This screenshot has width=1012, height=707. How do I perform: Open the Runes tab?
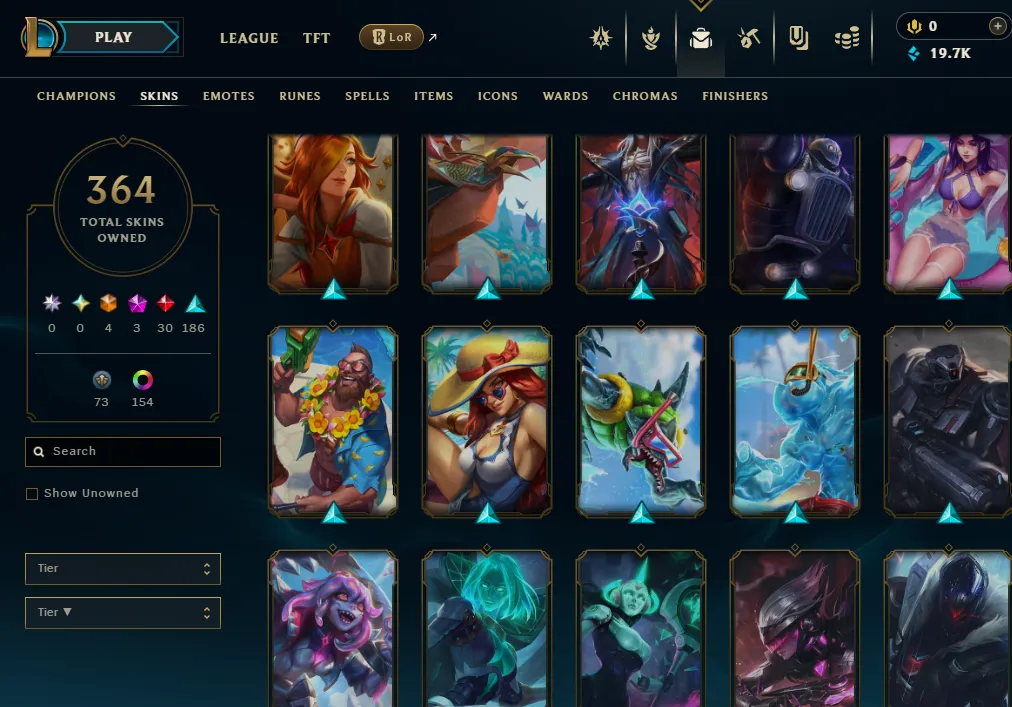300,96
